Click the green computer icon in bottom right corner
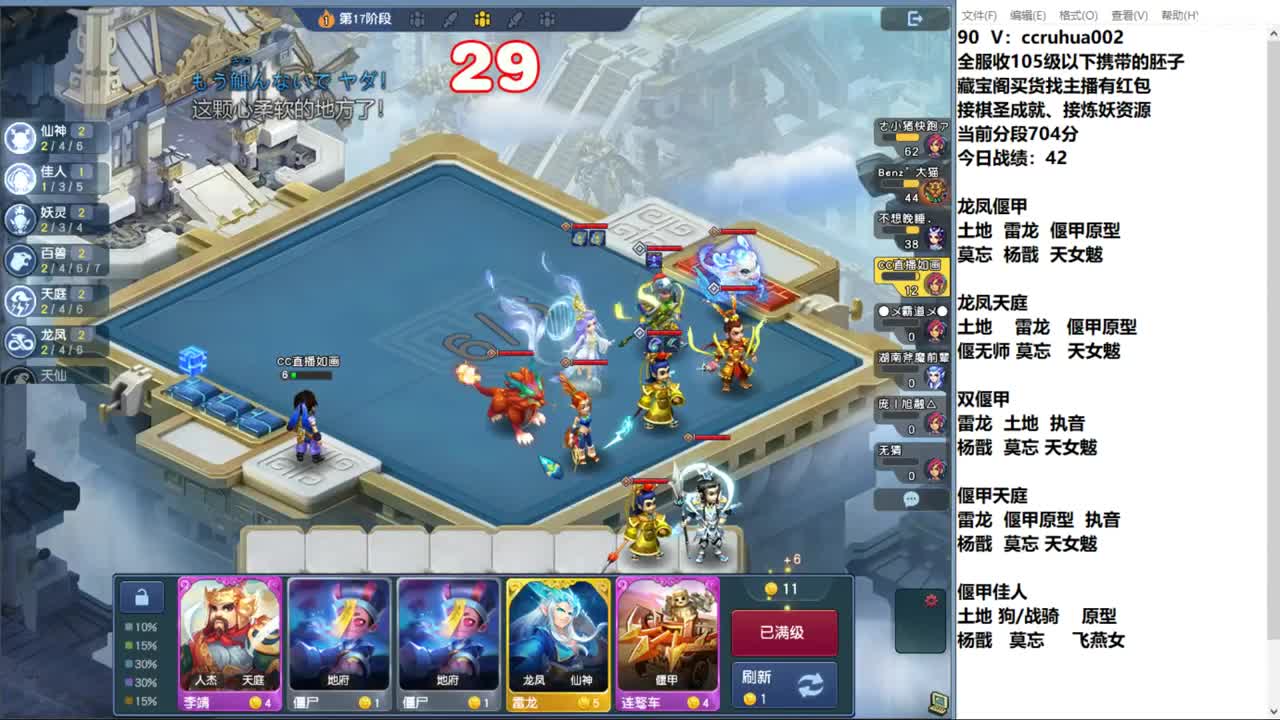Viewport: 1280px width, 720px height. (x=936, y=703)
